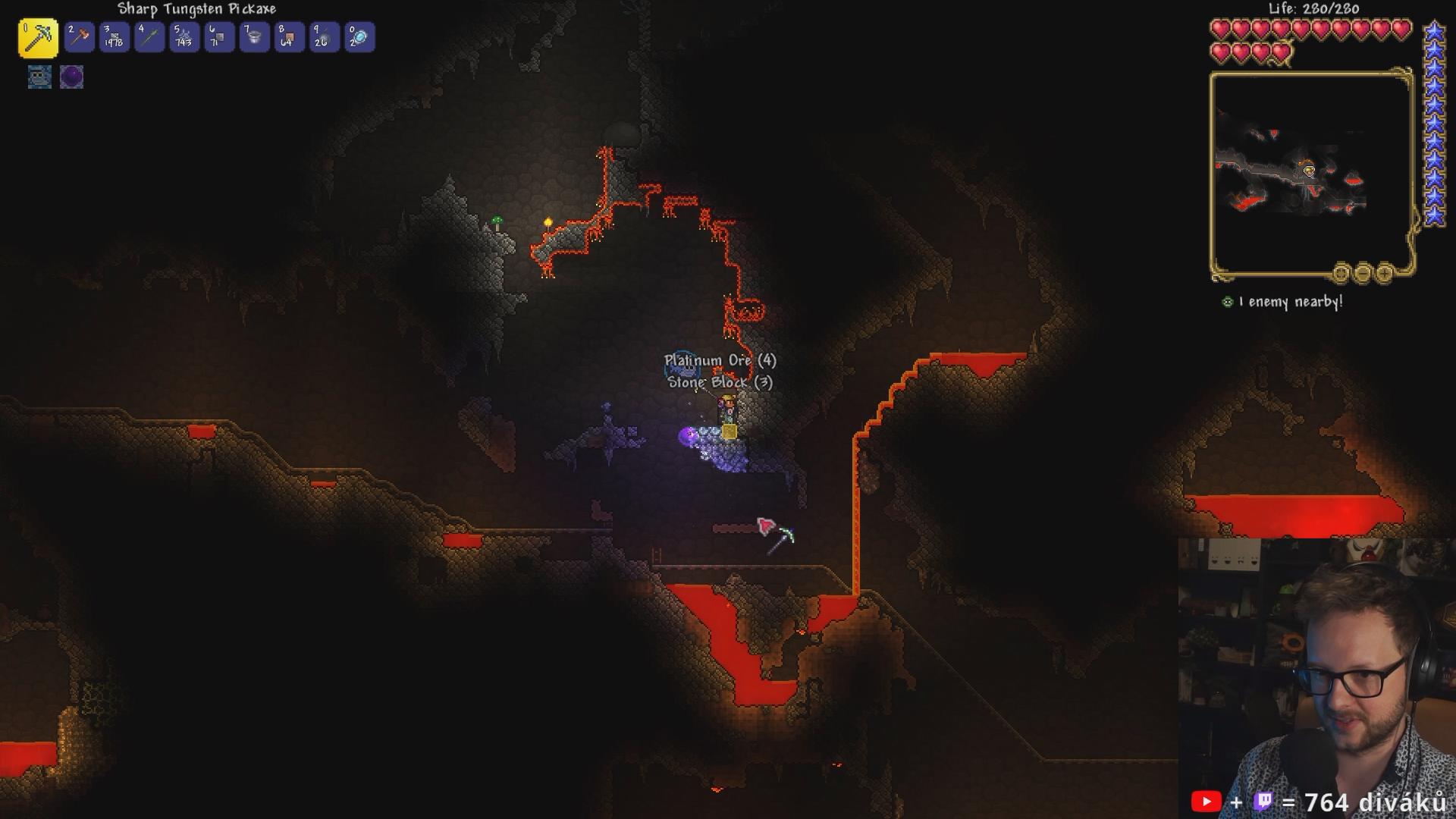1456x819 pixels.
Task: Pick the 743-count item stack slot
Action: click(184, 37)
